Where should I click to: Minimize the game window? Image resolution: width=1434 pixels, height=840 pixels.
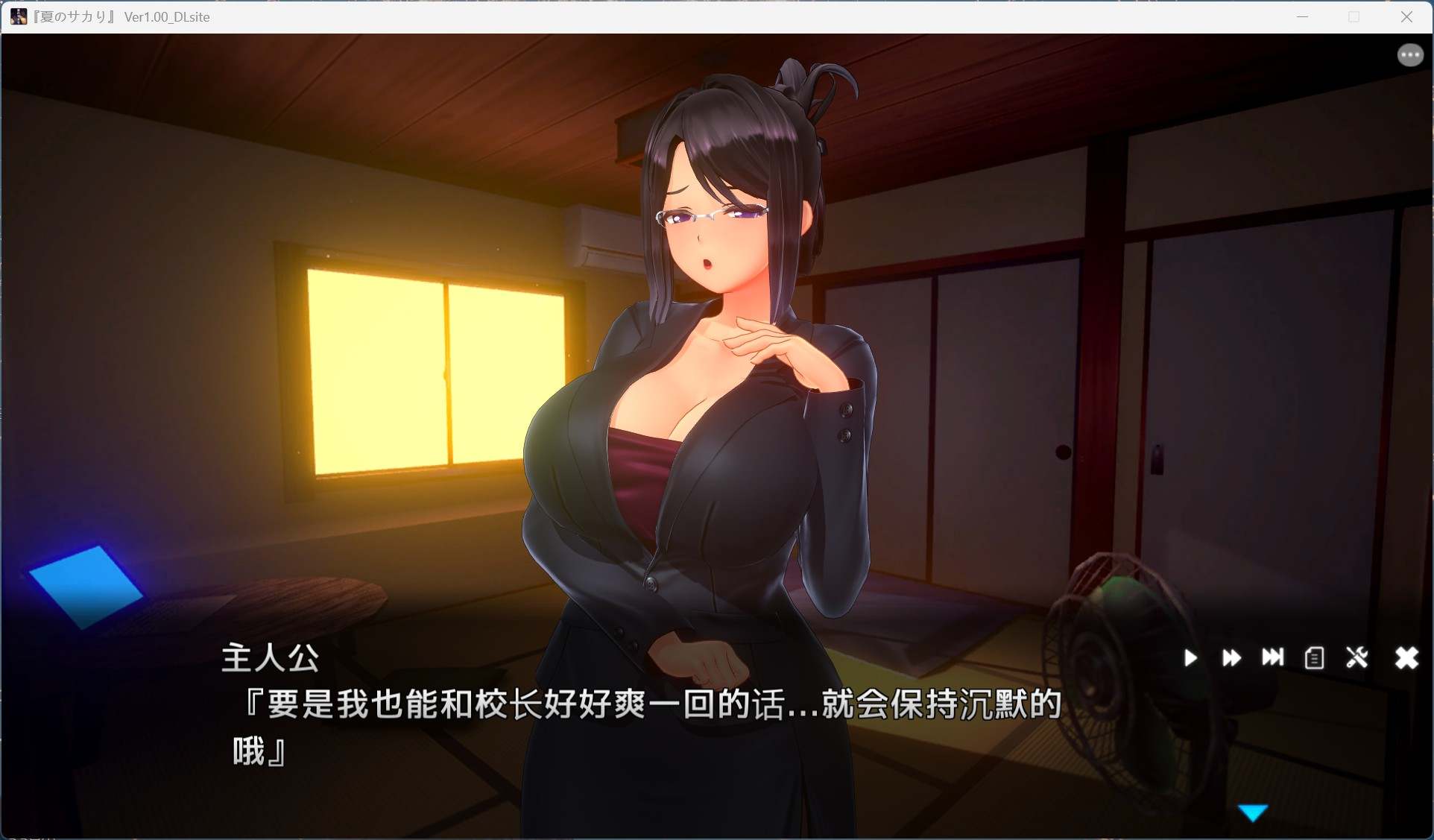point(1302,16)
